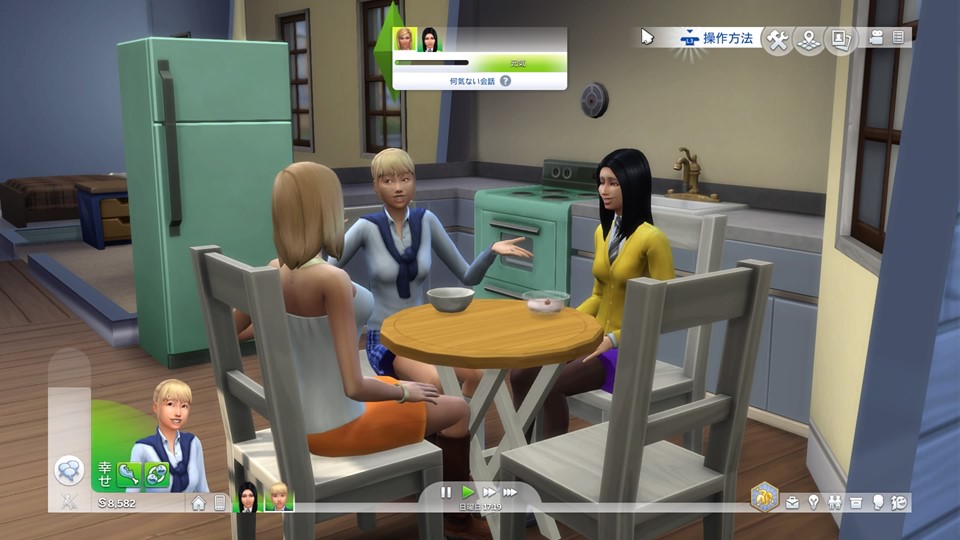Open the Aspiration jester hexagon panel

click(x=764, y=496)
